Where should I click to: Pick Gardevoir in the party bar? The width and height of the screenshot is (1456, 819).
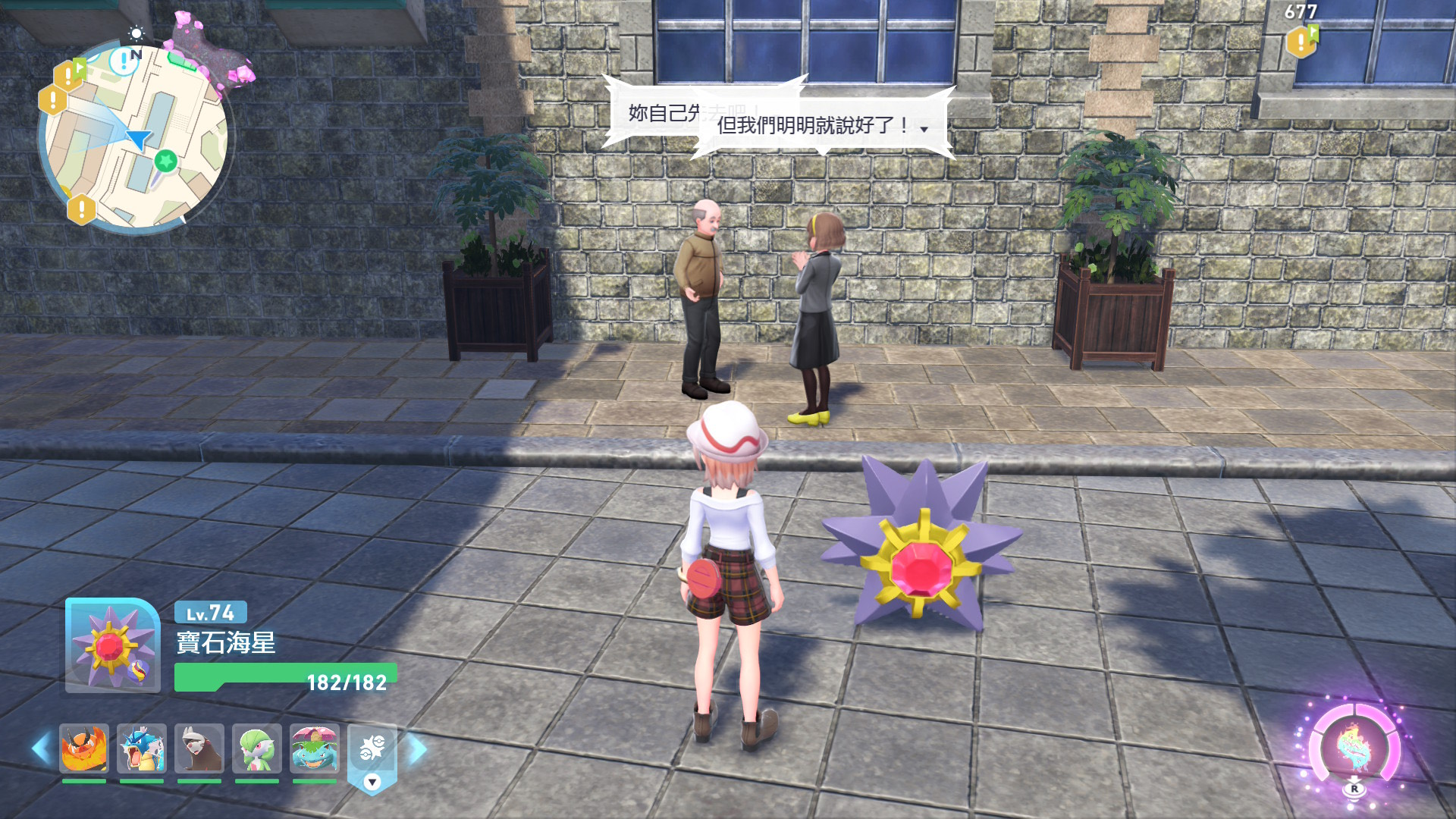(x=257, y=748)
